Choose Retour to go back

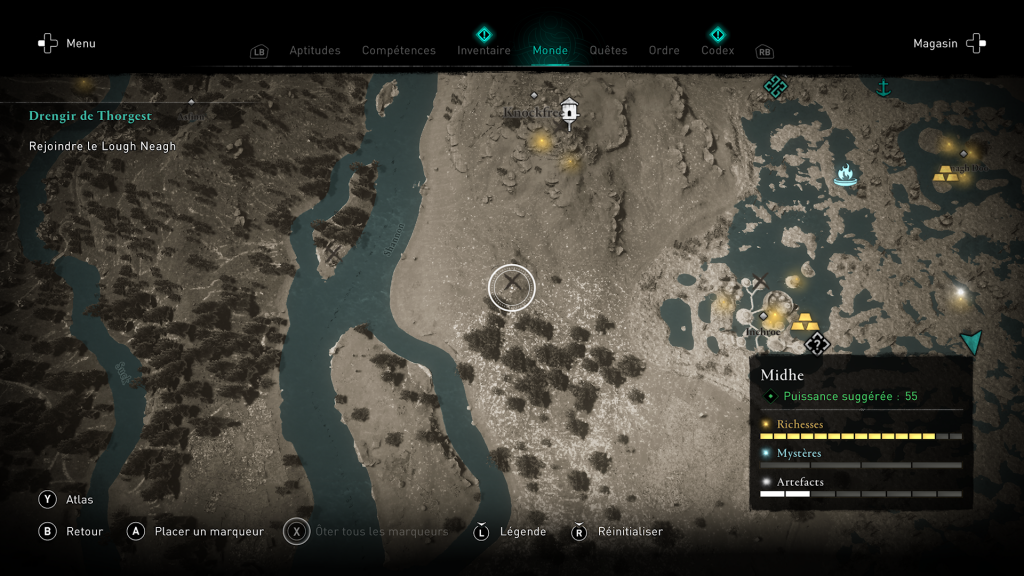coord(72,532)
